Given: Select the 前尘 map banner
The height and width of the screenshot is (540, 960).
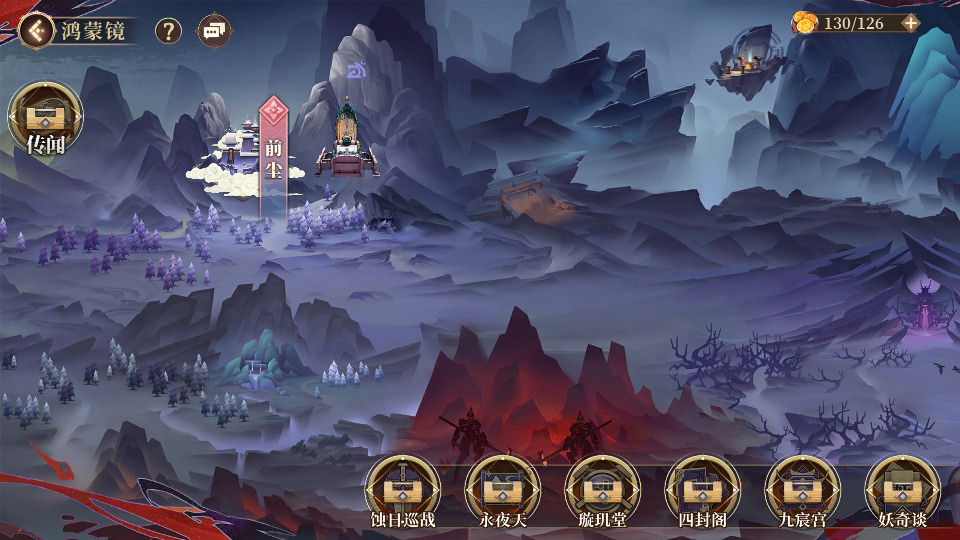Looking at the screenshot, I should coord(273,155).
